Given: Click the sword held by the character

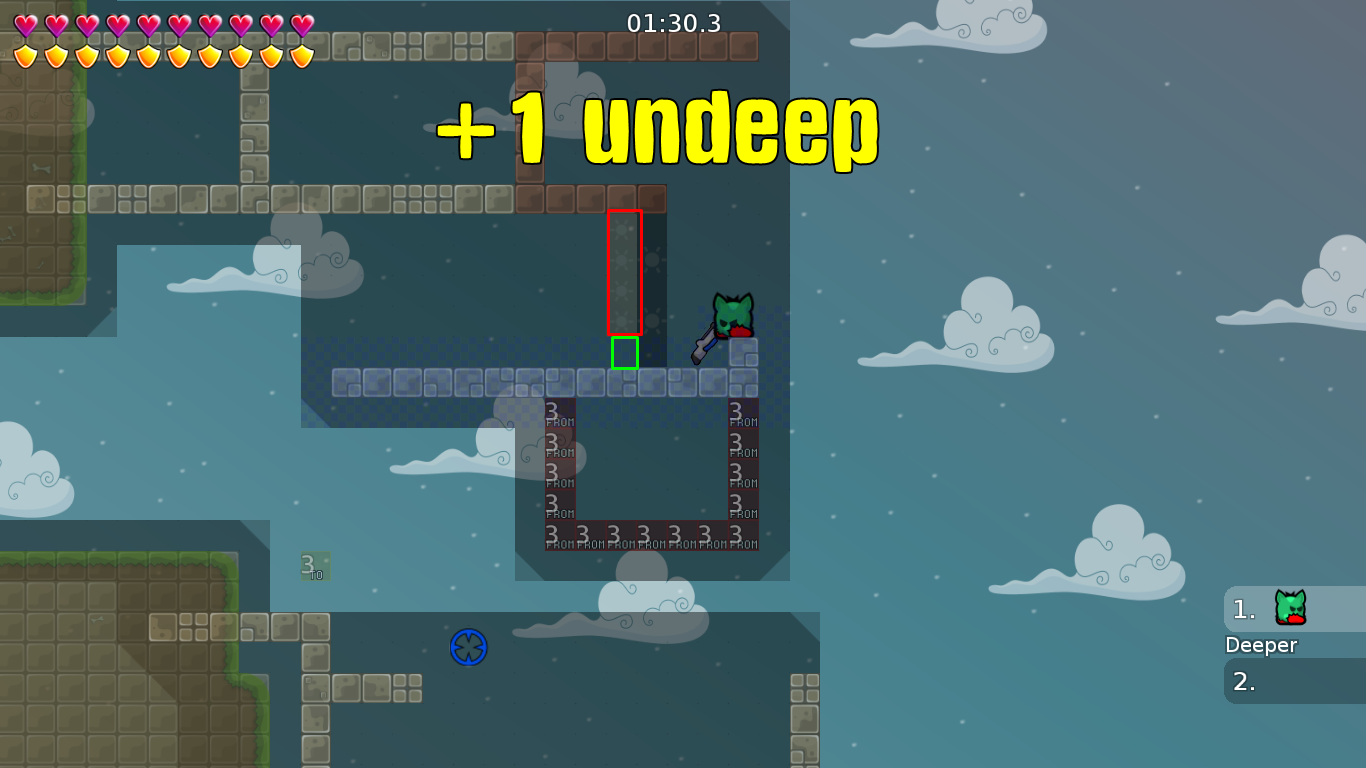Looking at the screenshot, I should [x=705, y=345].
